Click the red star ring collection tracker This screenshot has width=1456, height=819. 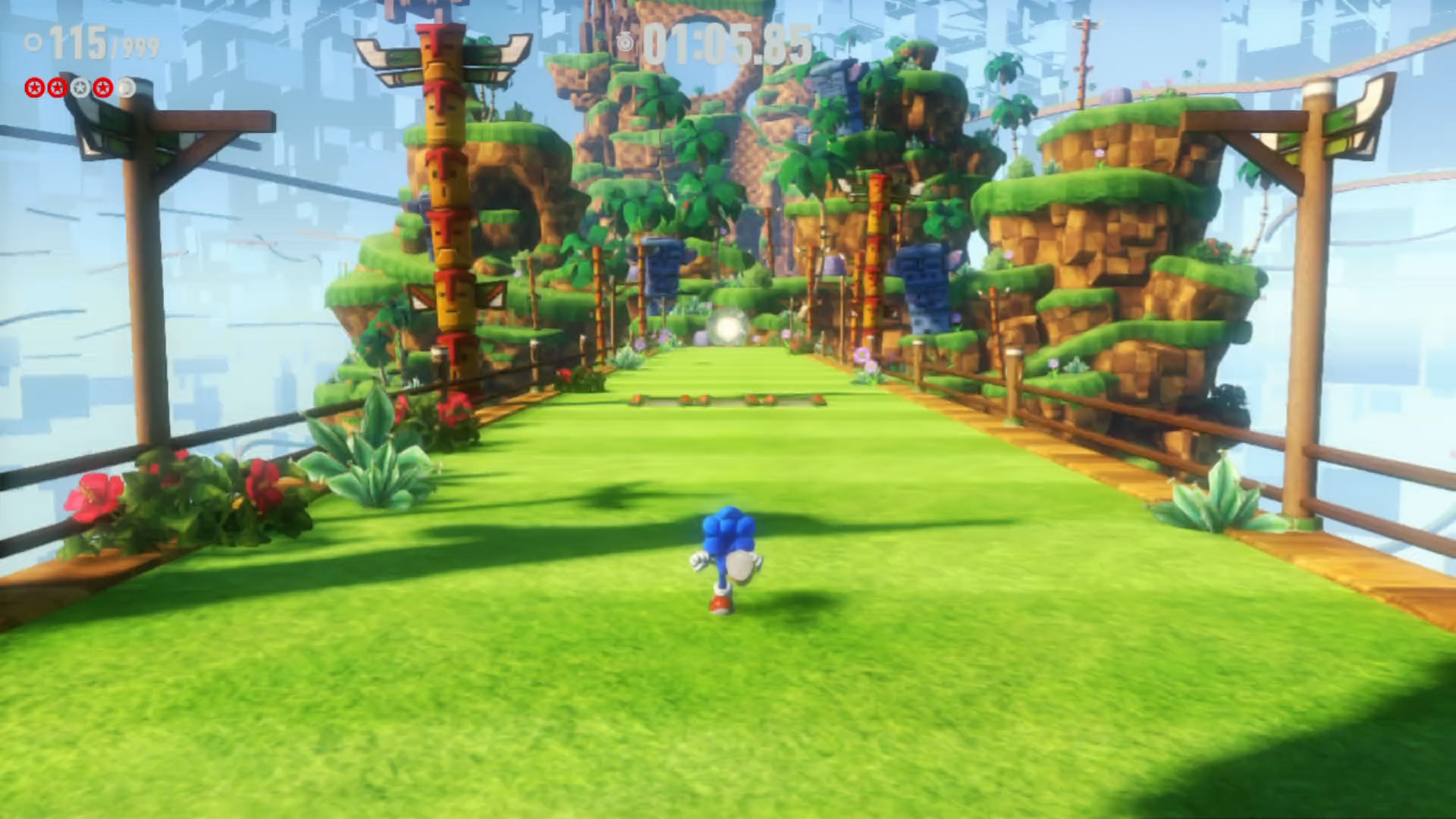[x=80, y=88]
